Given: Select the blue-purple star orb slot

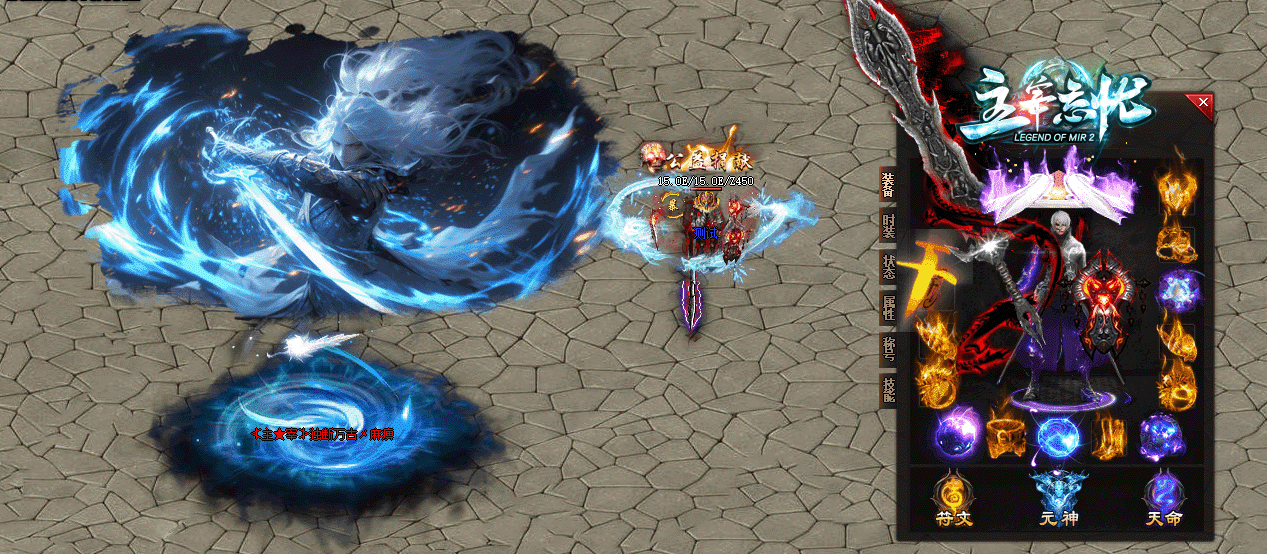Looking at the screenshot, I should pos(1177,289).
